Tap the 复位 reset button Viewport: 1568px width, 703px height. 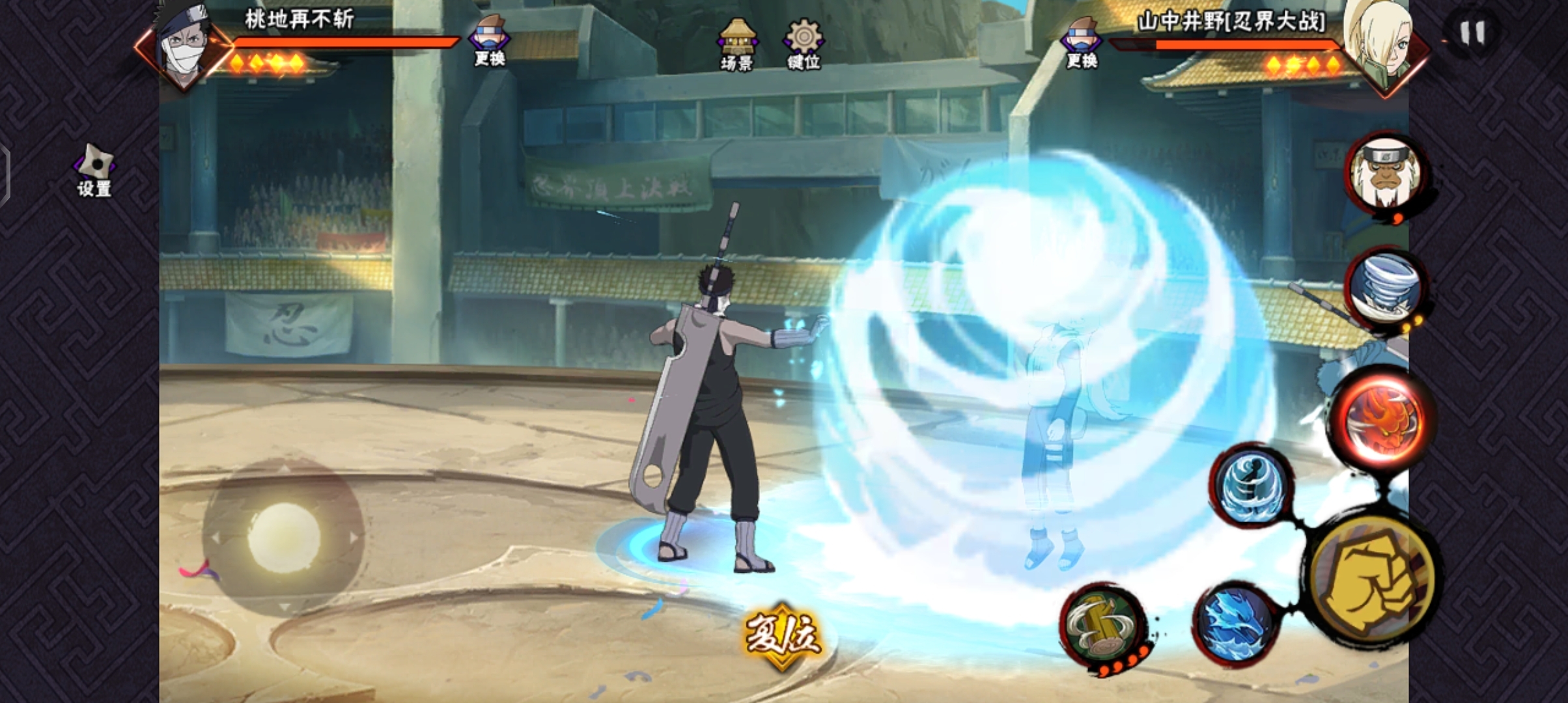(x=782, y=633)
